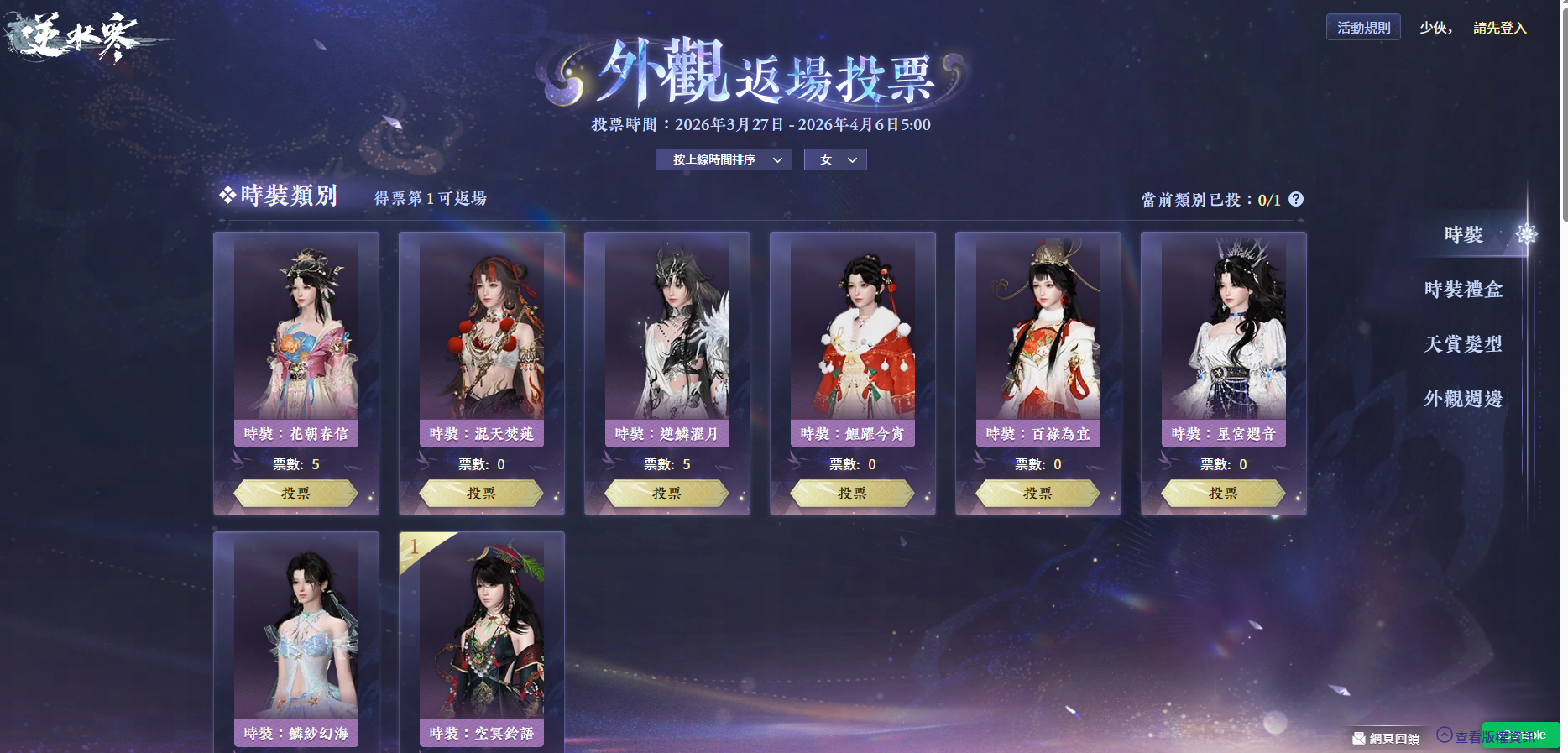Image resolution: width=1568 pixels, height=753 pixels.
Task: Switch to the 外觀週邊 category
Action: 1463,399
